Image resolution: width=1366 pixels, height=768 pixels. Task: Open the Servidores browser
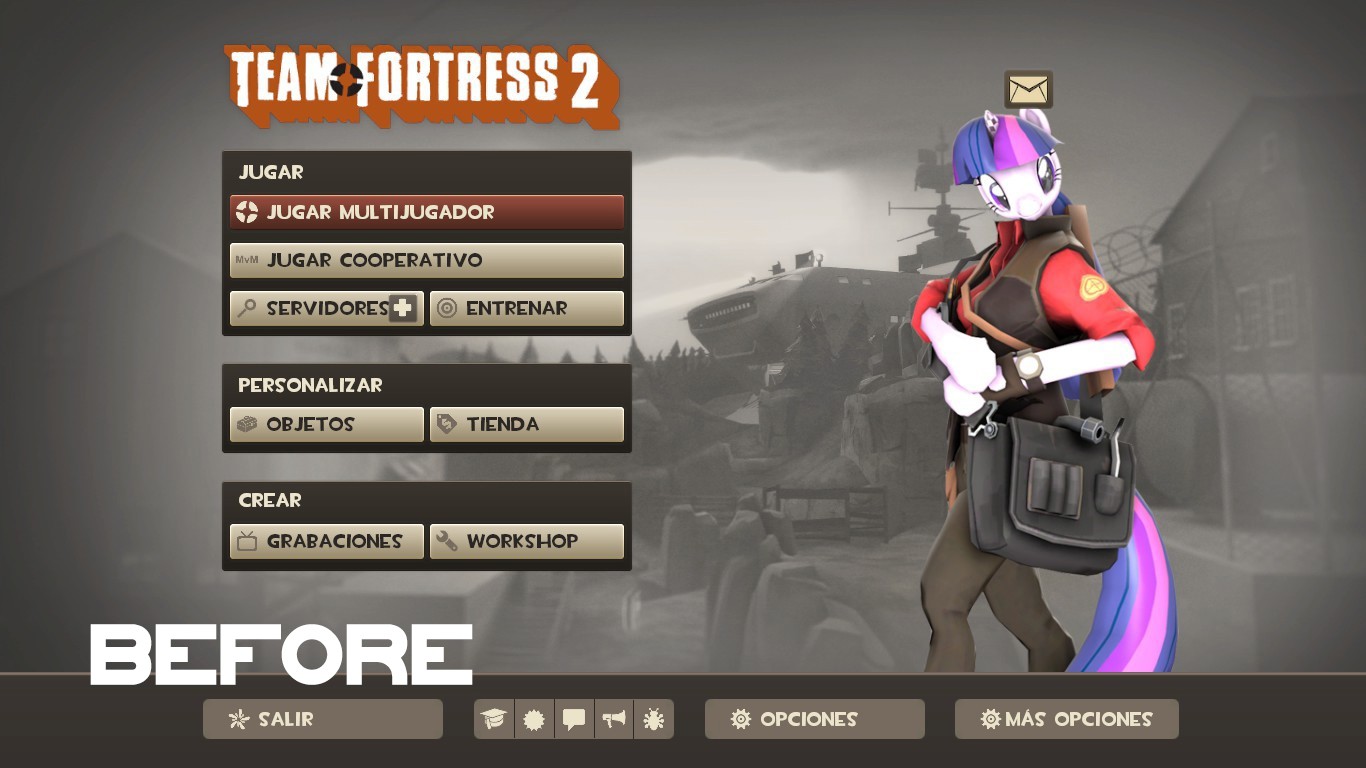[x=320, y=308]
